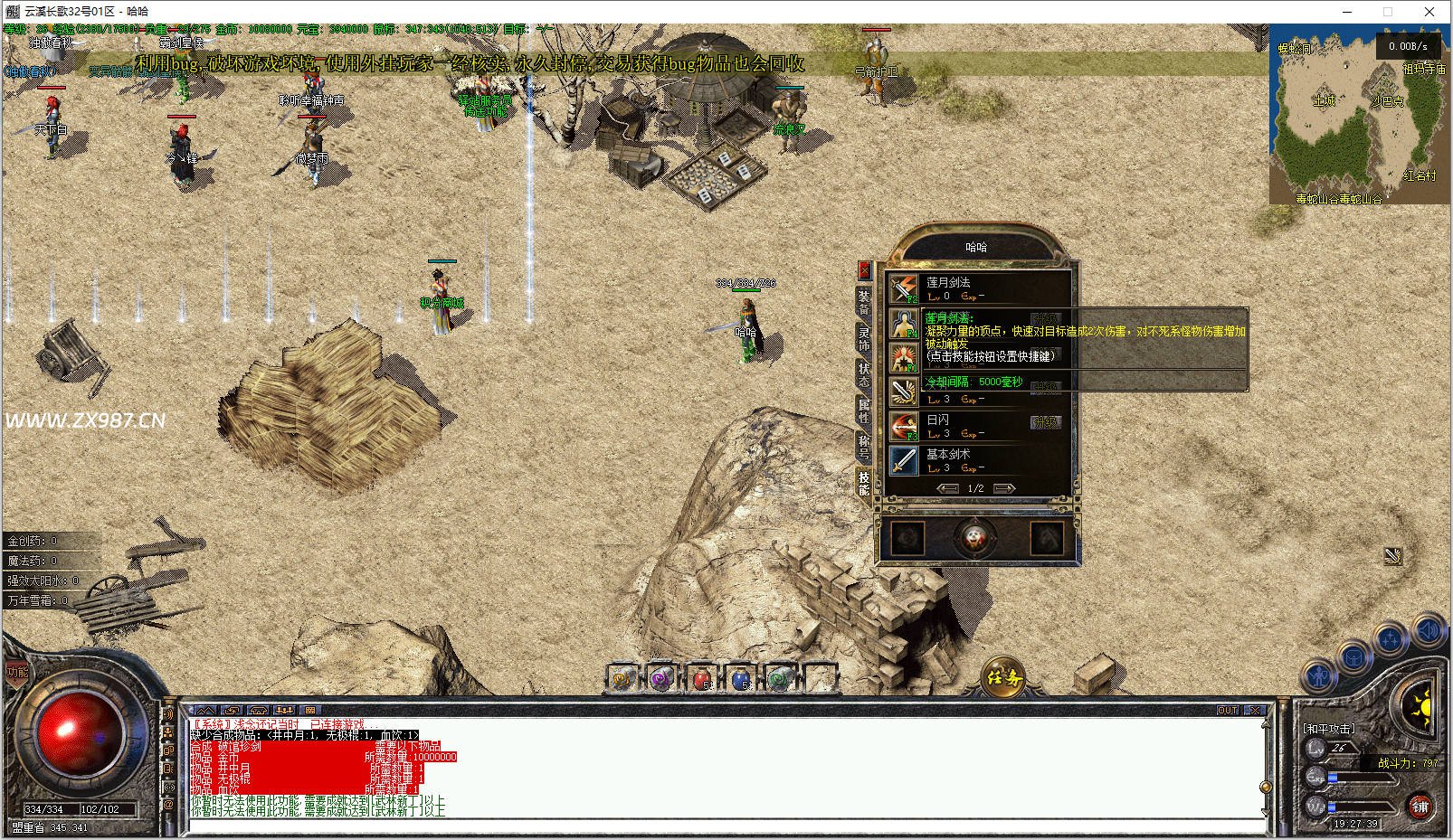Open the 功能 function button
This screenshot has width=1453, height=840.
[x=17, y=672]
